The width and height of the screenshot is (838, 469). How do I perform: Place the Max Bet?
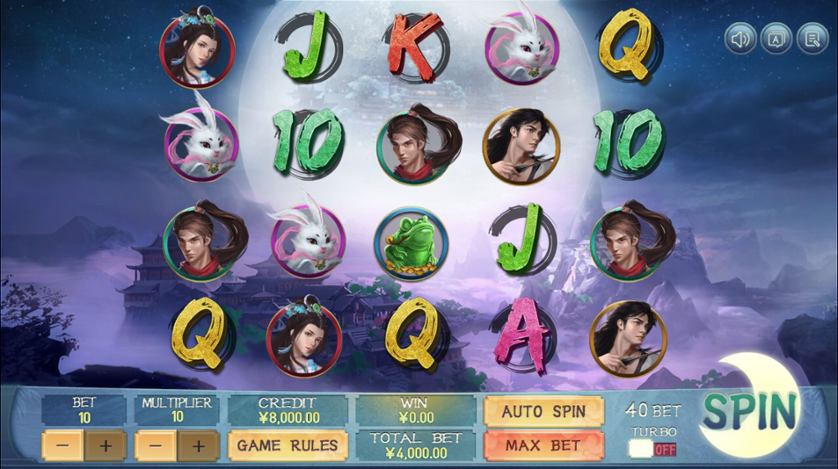point(543,444)
